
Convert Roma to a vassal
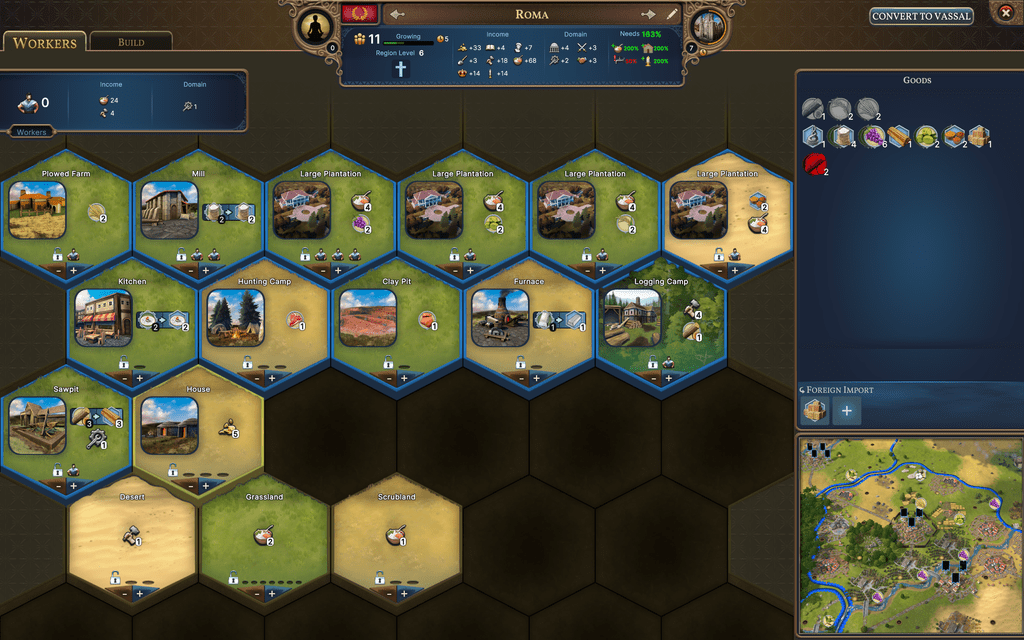(922, 16)
